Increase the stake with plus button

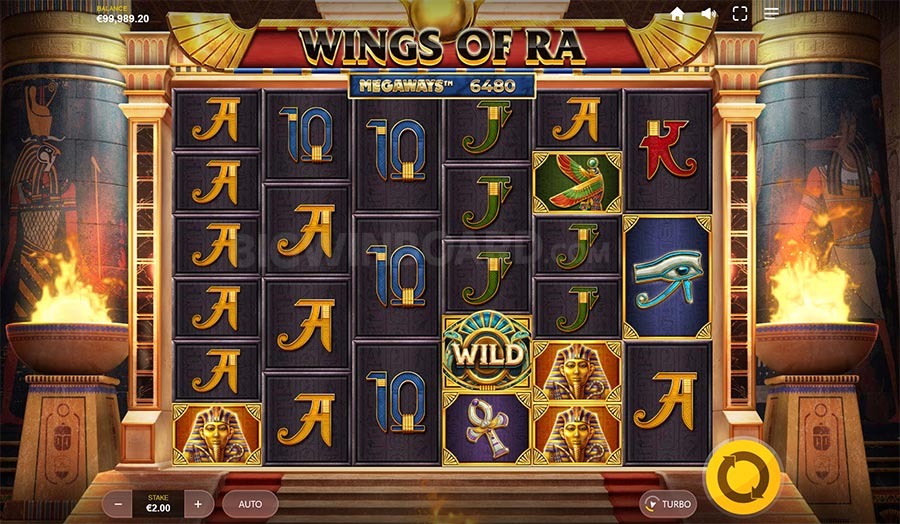point(198,504)
